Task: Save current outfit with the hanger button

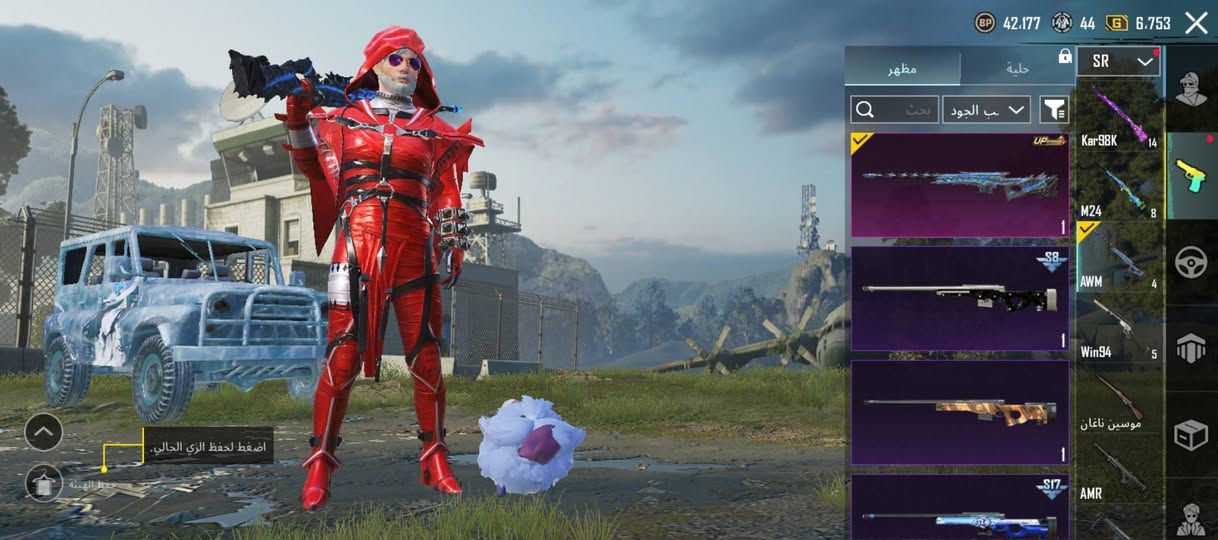Action: (44, 484)
